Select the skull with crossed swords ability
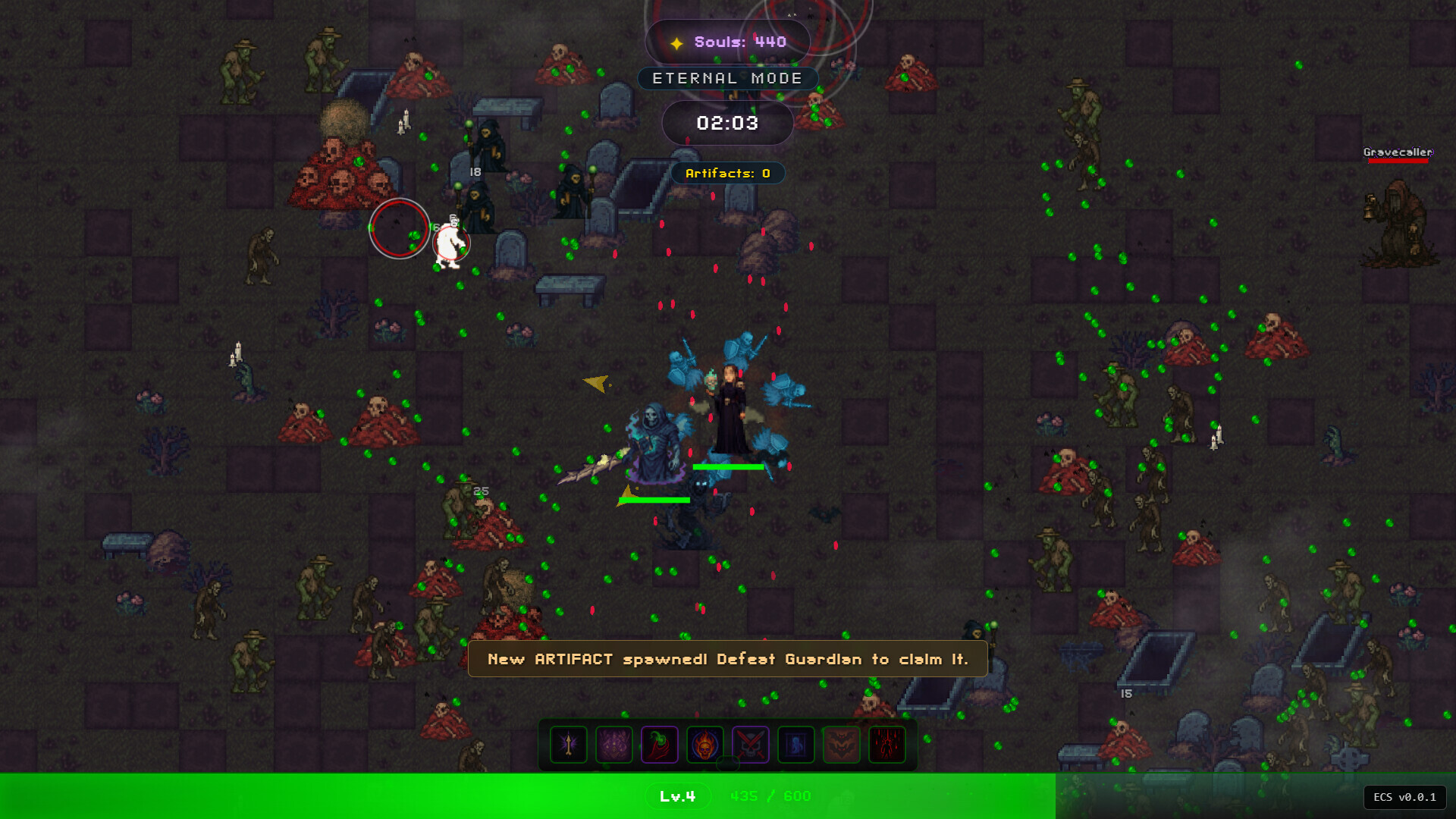Viewport: 1456px width, 819px height. [751, 745]
